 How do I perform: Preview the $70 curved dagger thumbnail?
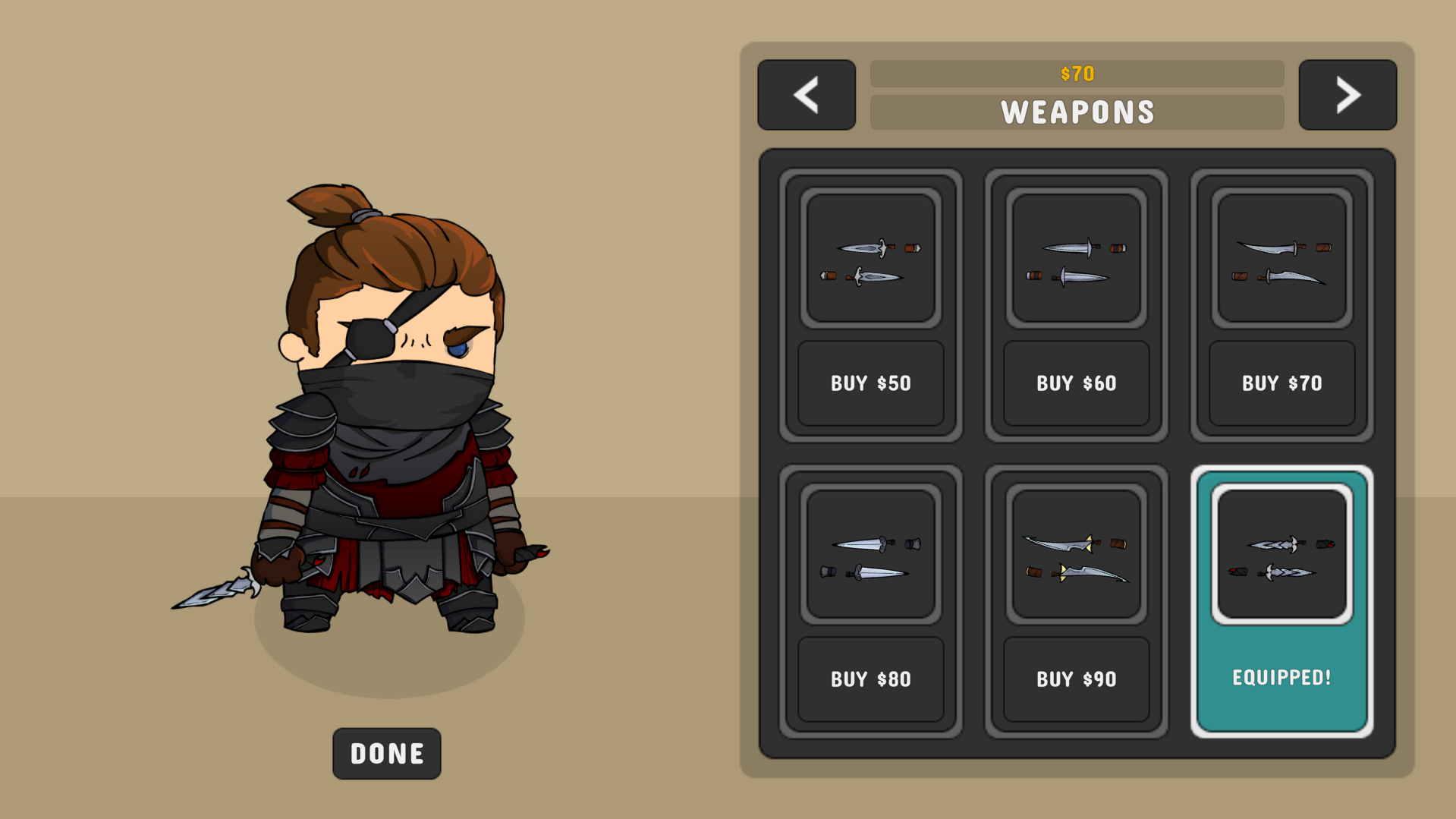1281,258
